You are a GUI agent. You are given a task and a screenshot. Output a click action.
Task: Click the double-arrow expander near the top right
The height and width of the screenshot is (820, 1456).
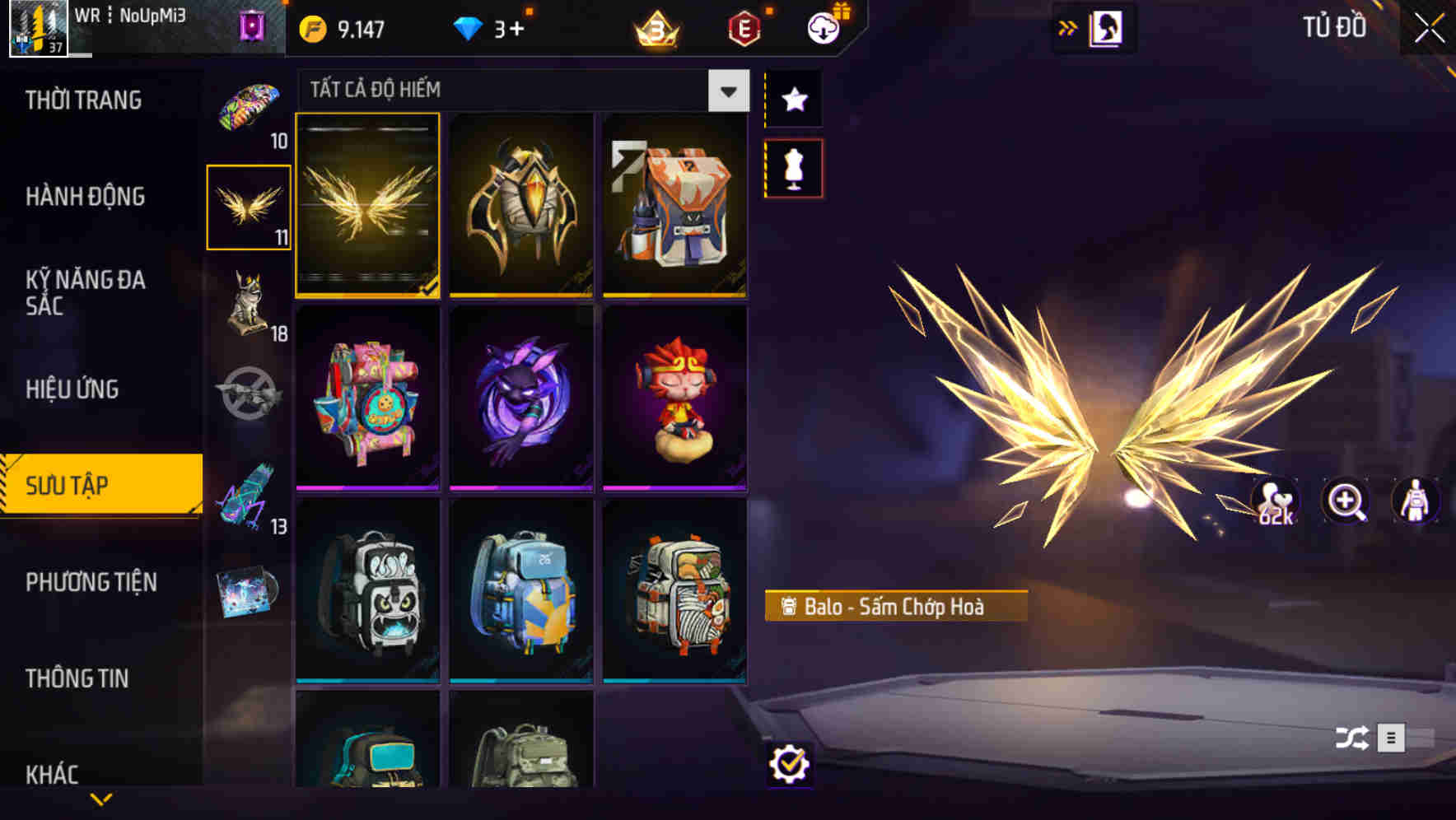[x=1068, y=26]
